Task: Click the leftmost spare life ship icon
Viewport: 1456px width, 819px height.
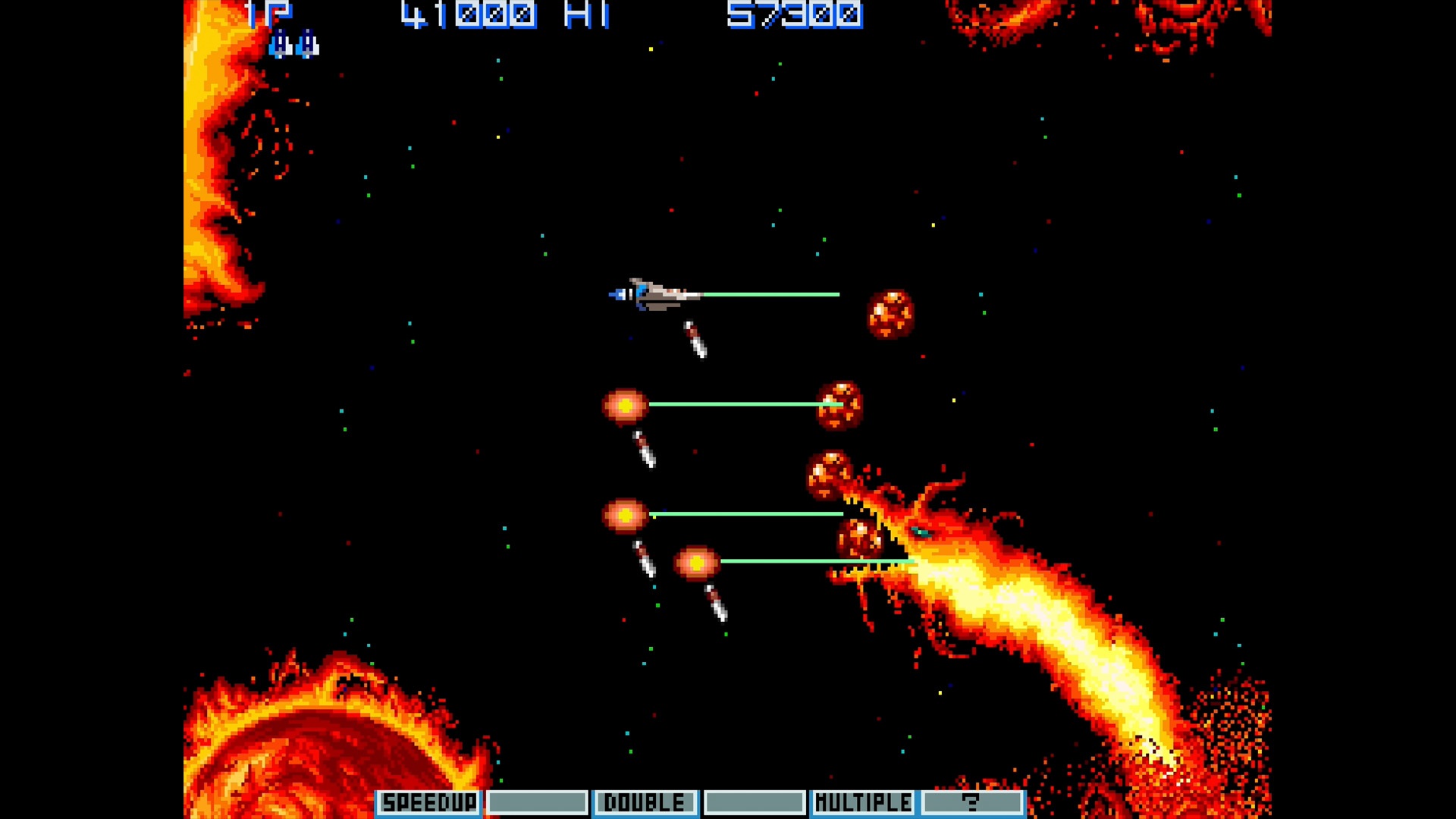Action: coord(281,43)
